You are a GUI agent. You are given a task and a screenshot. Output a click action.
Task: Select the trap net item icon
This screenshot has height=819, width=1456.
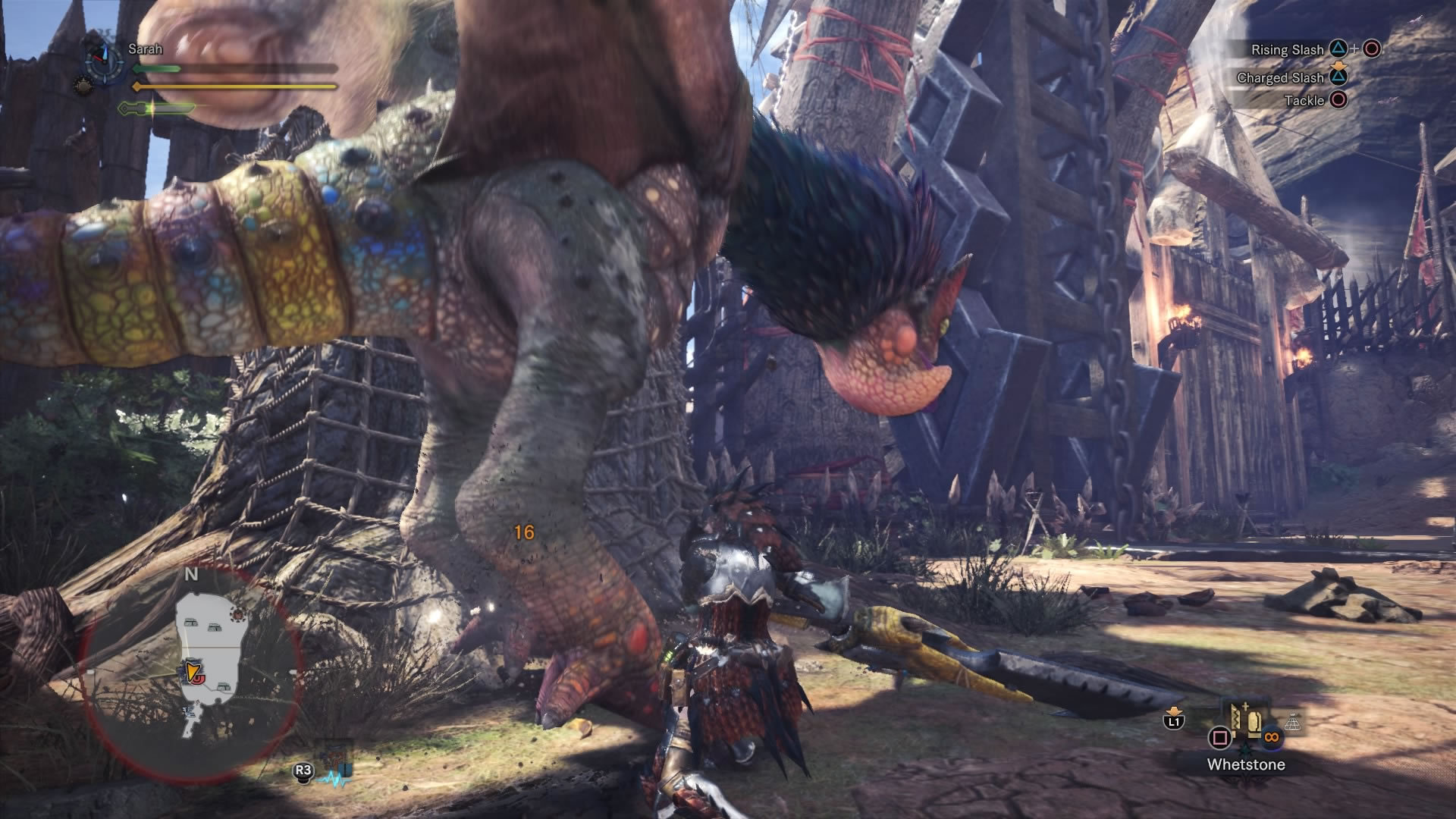click(x=1291, y=721)
